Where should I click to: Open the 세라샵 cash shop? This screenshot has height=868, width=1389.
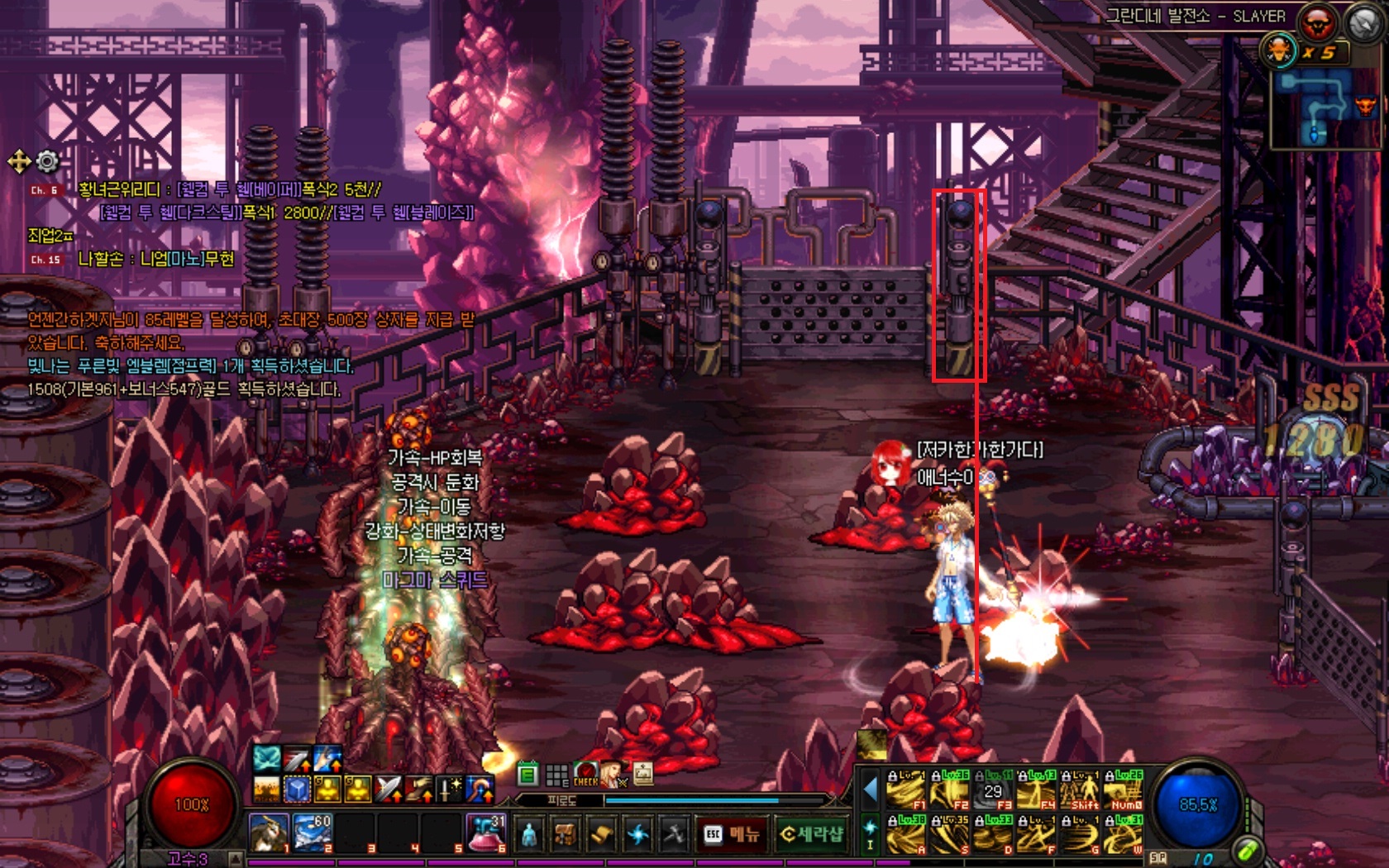[811, 835]
